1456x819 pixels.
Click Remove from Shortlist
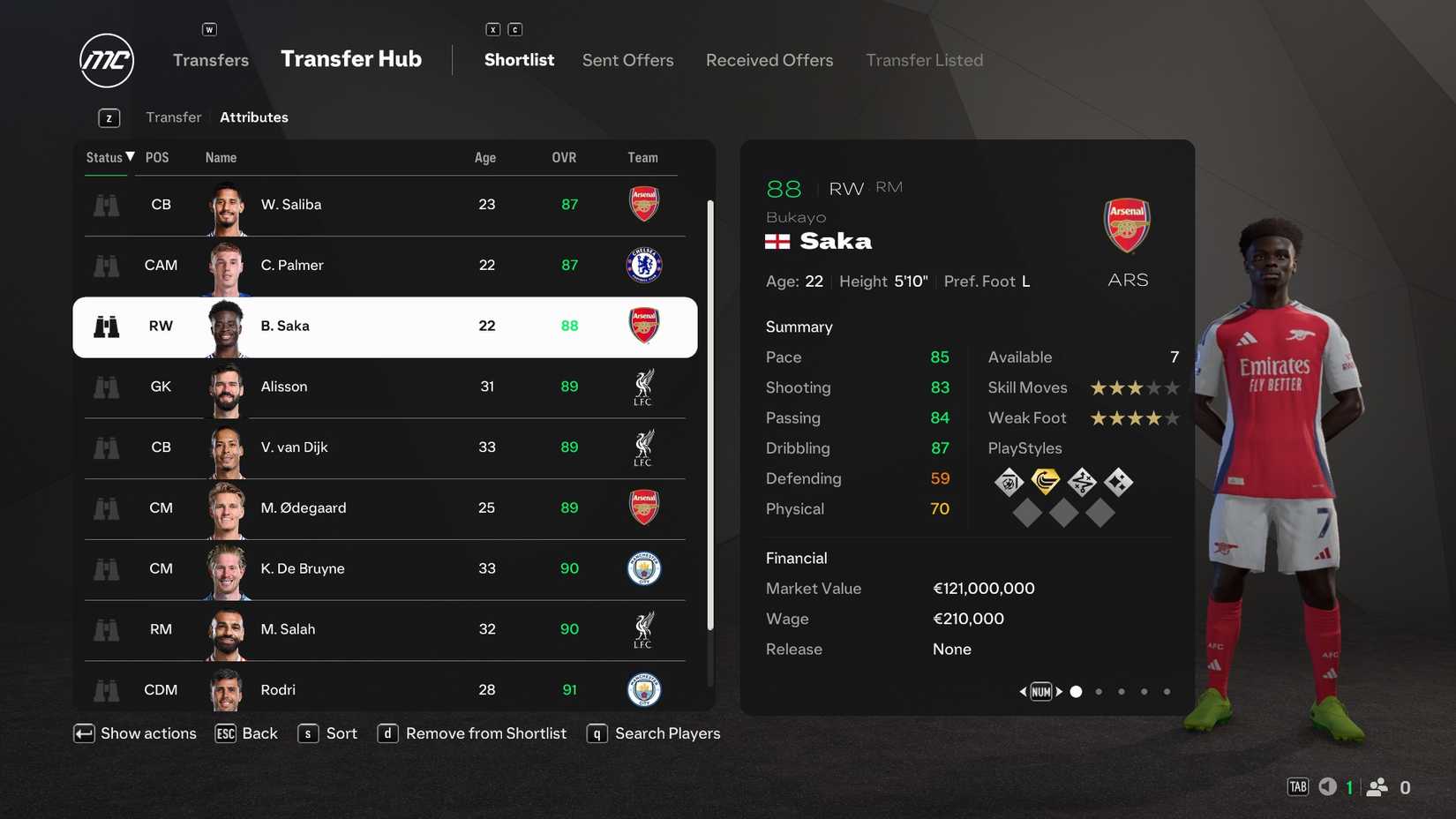click(485, 733)
